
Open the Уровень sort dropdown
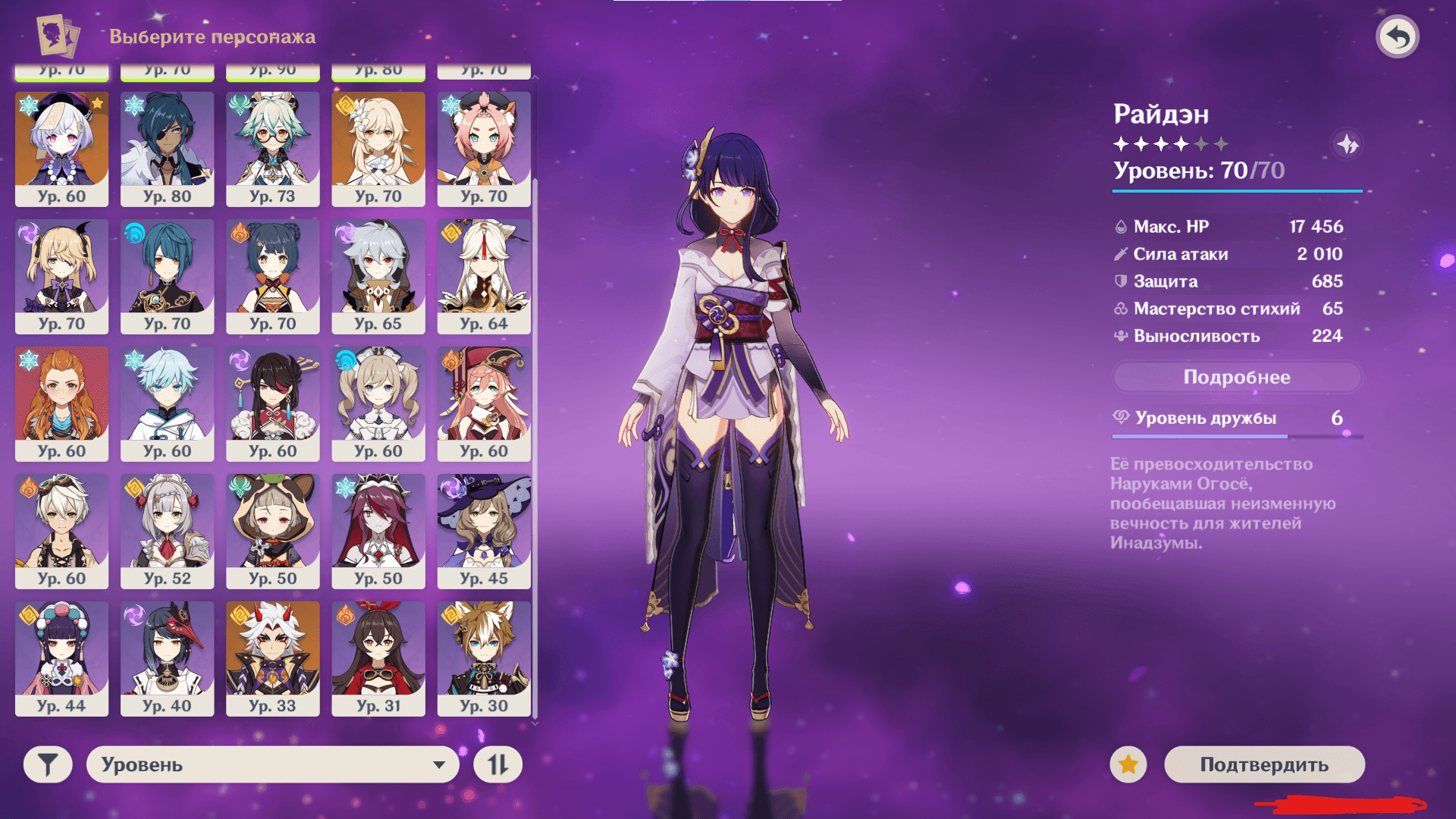[273, 764]
